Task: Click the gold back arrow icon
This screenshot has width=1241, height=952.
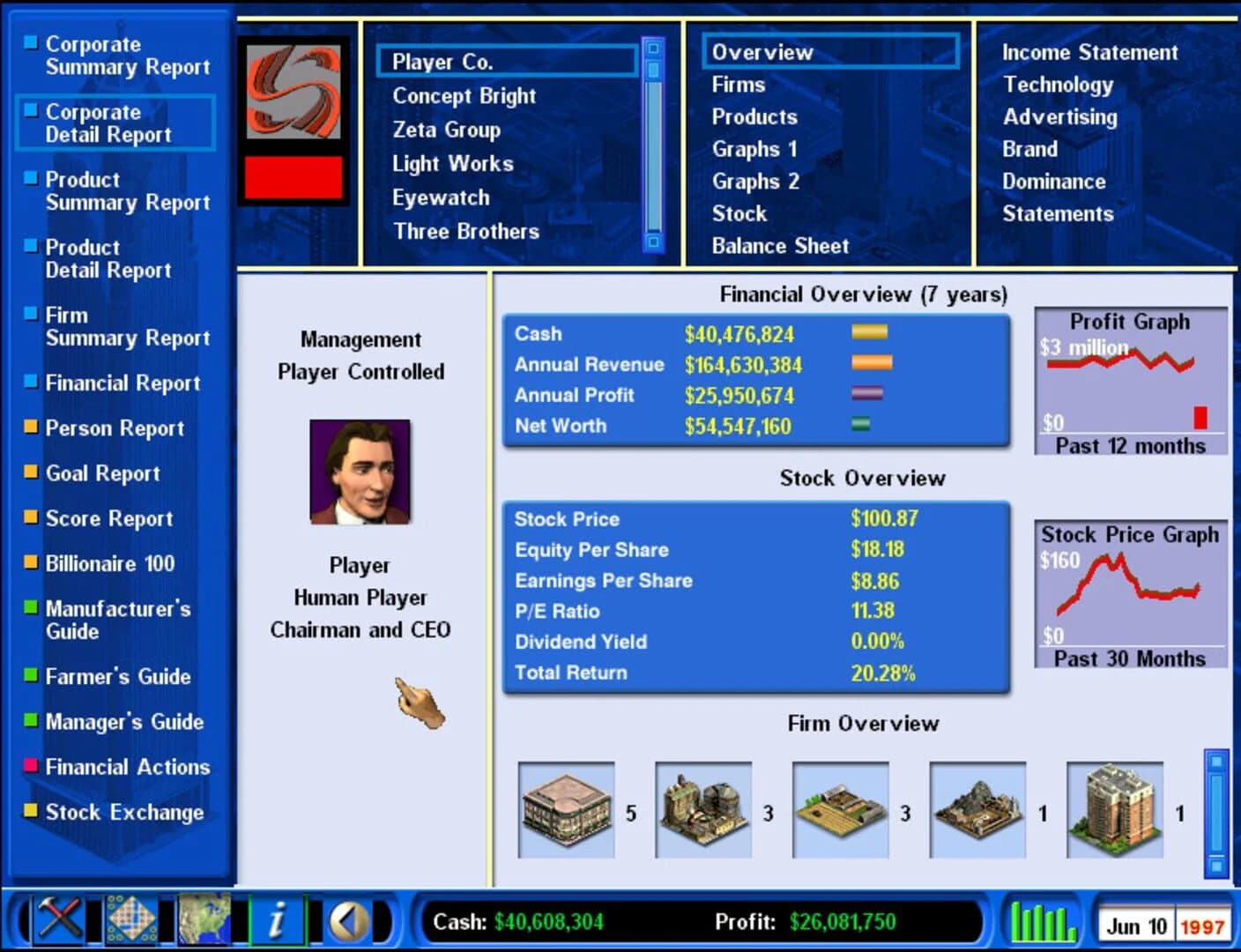Action: (349, 920)
